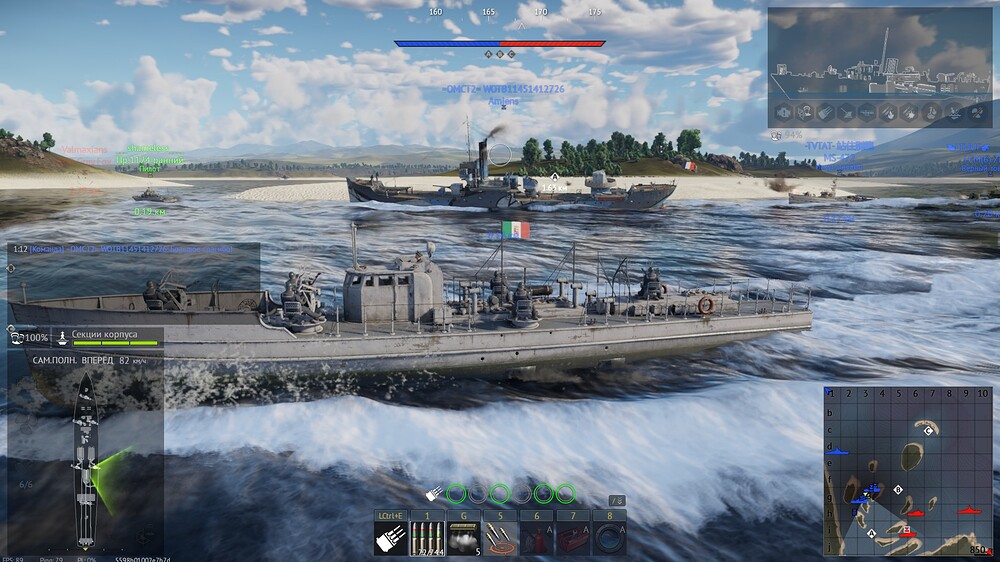Click capture point C on minimap

point(929,430)
